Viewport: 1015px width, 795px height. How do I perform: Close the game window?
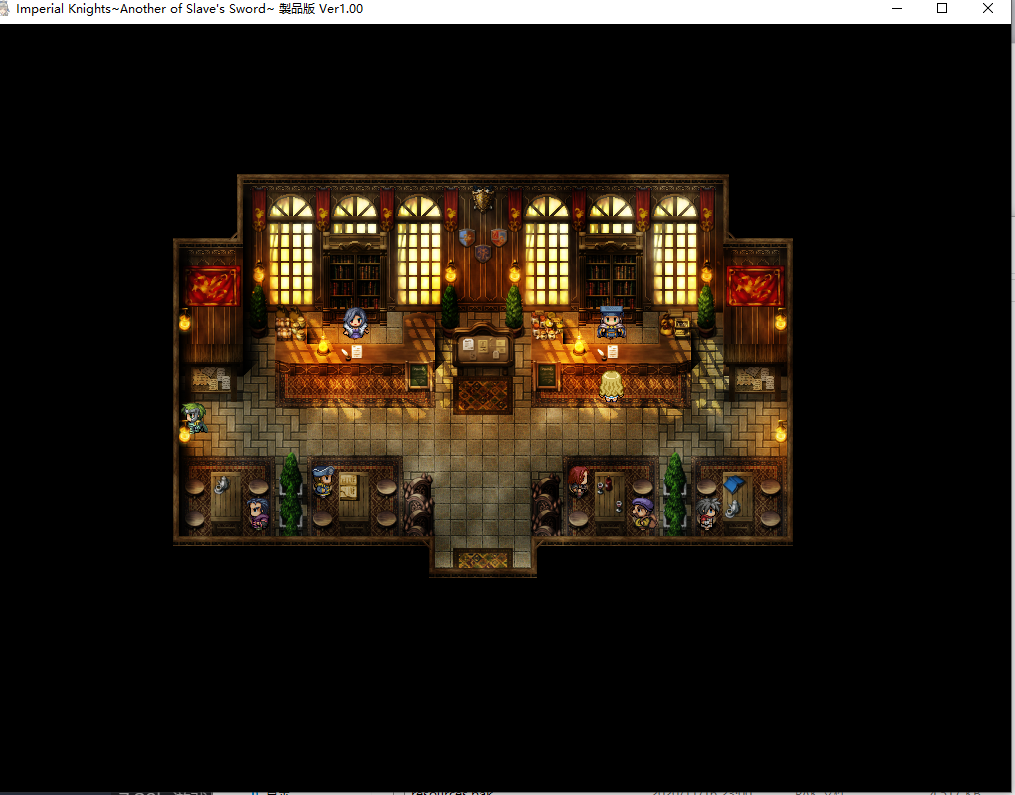click(988, 8)
